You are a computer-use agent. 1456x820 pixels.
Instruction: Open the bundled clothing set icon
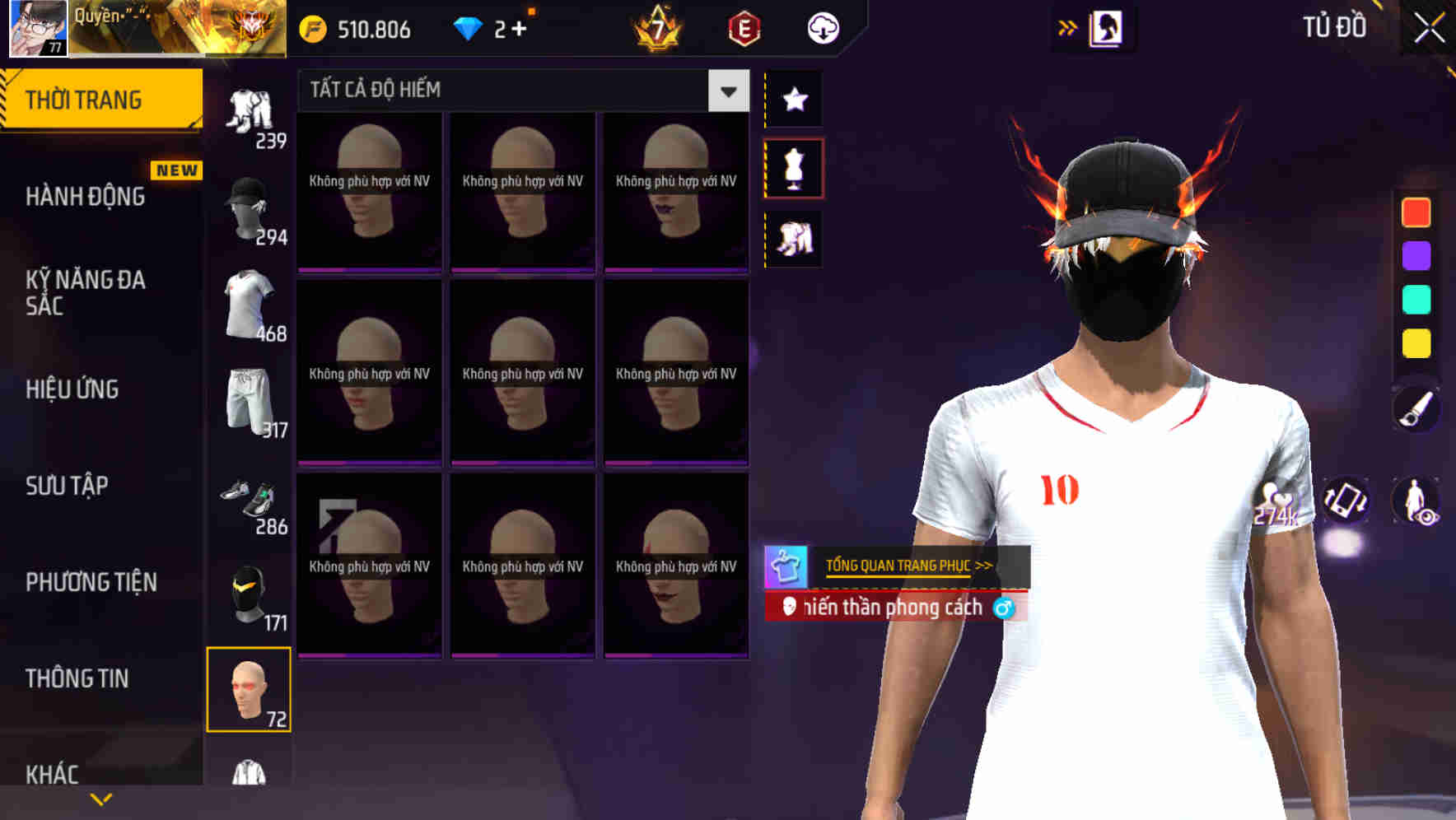coord(793,238)
